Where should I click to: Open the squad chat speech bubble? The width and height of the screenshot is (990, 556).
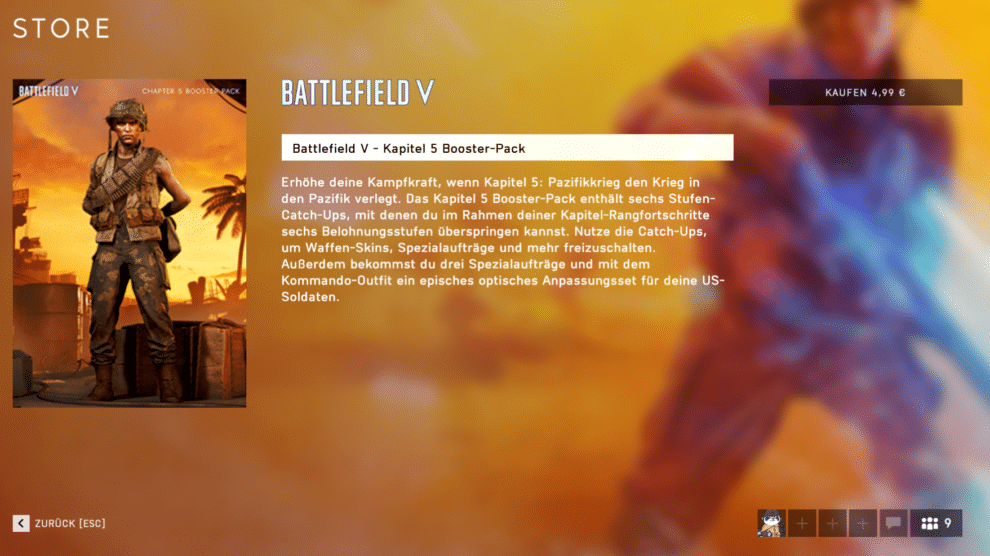pos(893,523)
